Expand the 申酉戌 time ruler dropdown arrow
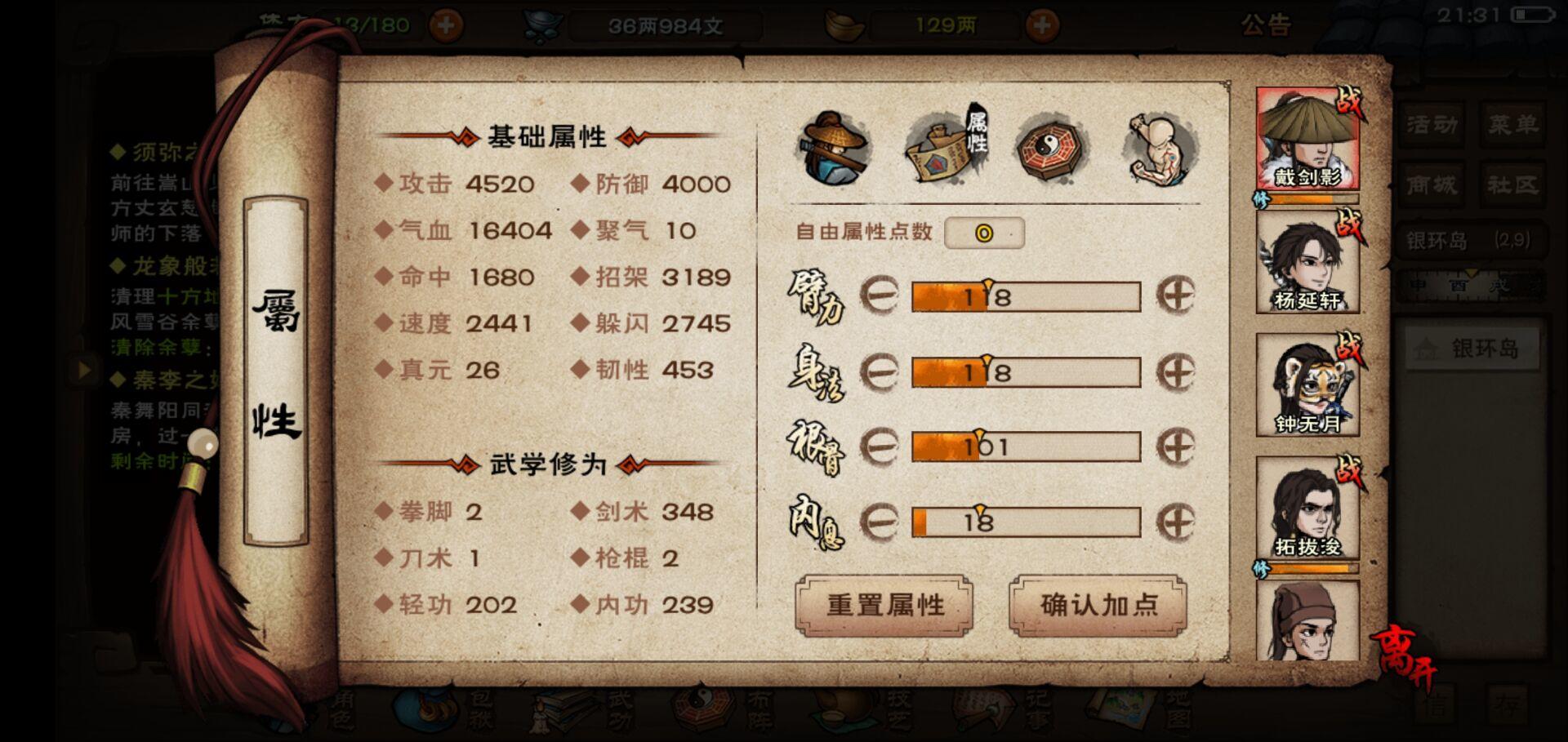 pos(1470,273)
